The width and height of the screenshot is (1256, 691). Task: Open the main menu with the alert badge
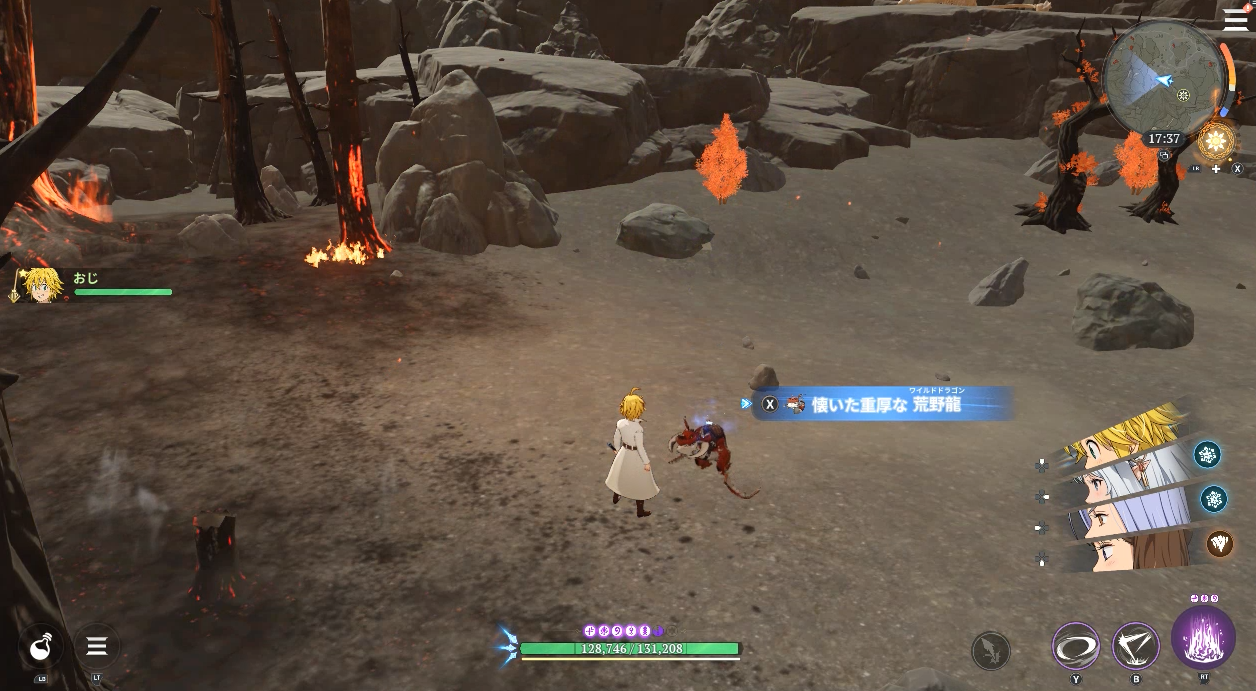tap(1235, 22)
